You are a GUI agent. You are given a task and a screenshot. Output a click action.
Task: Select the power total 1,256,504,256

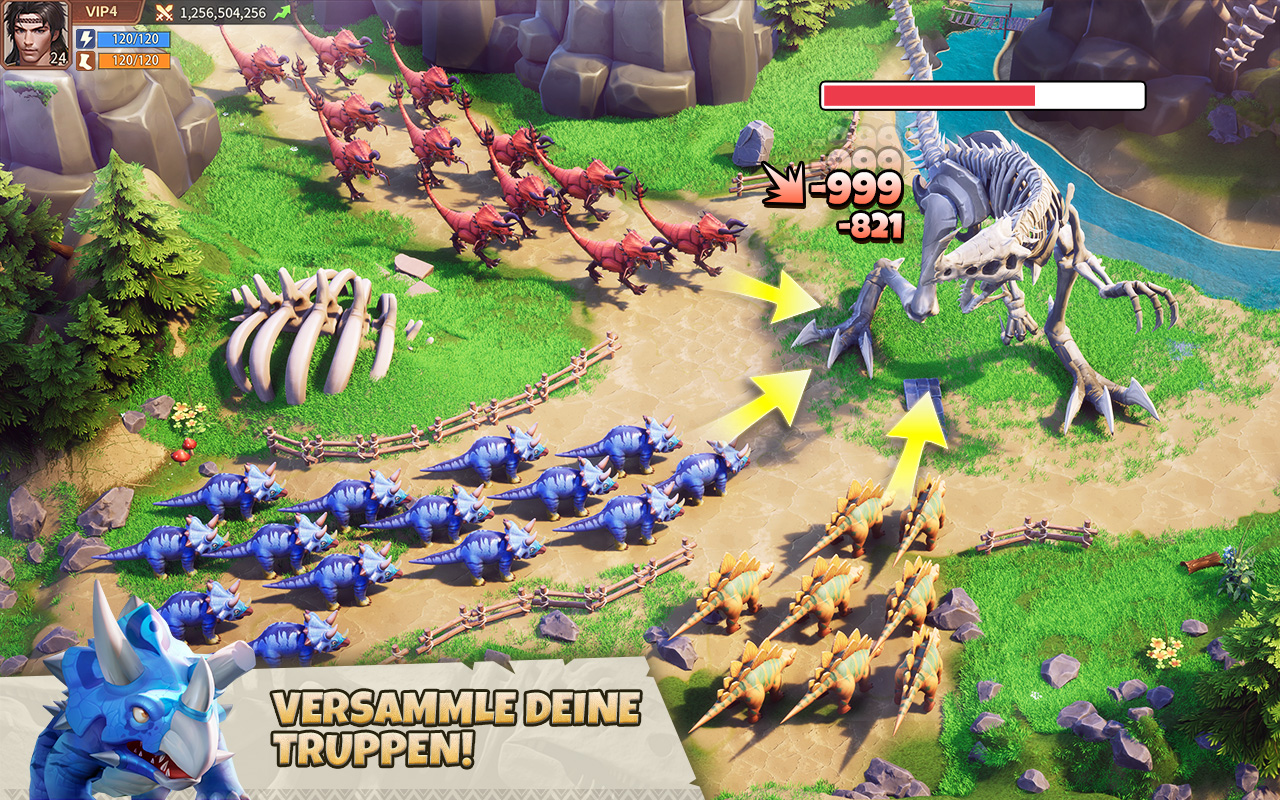coord(222,12)
